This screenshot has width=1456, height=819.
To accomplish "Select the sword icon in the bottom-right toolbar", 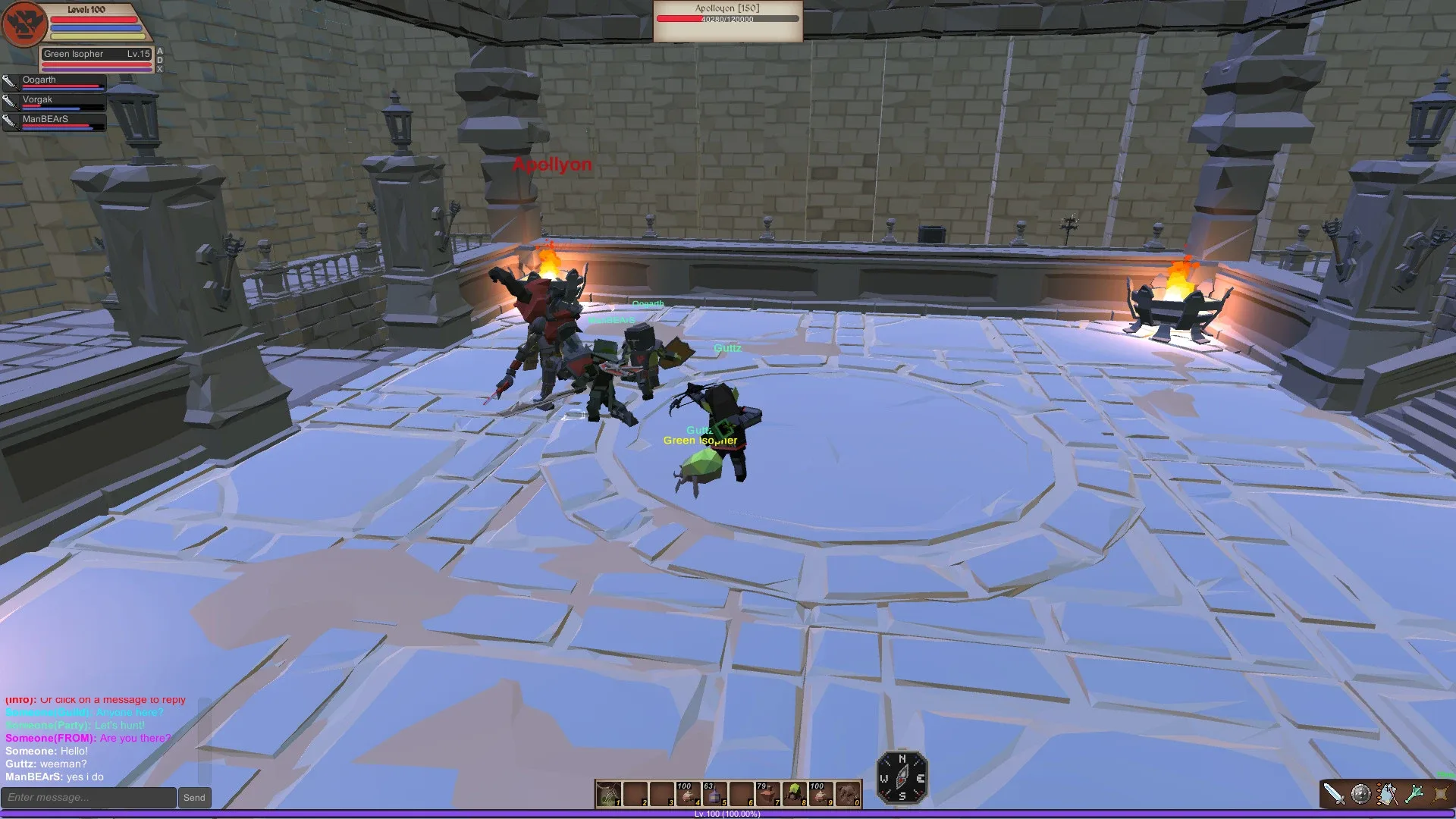I will click(x=1335, y=793).
